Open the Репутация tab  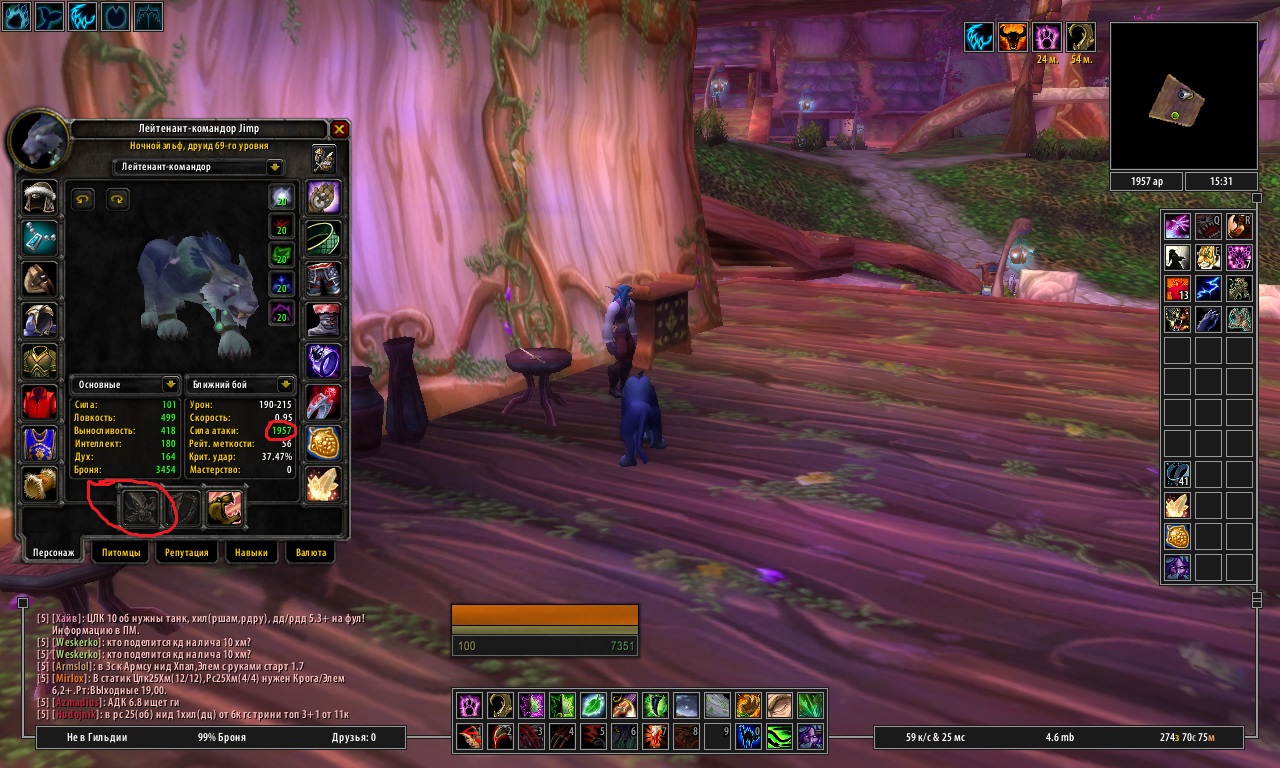187,552
